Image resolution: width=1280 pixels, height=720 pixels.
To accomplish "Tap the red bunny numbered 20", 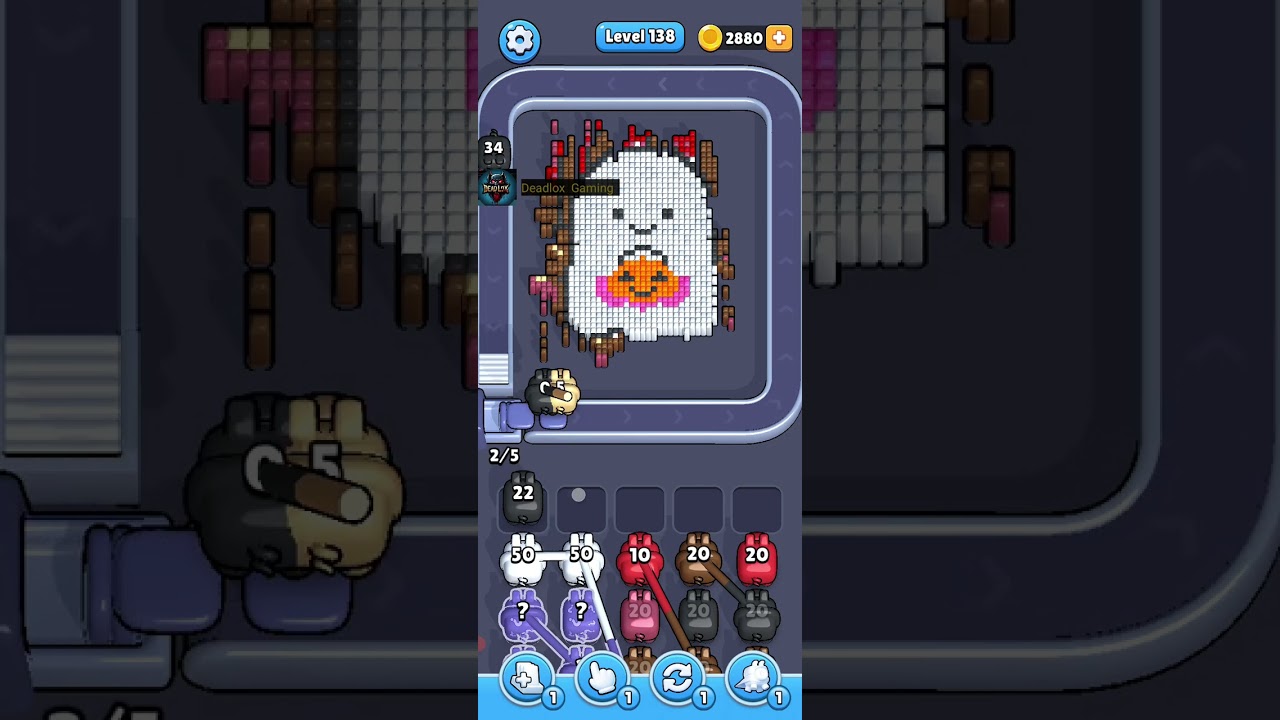I will point(756,562).
